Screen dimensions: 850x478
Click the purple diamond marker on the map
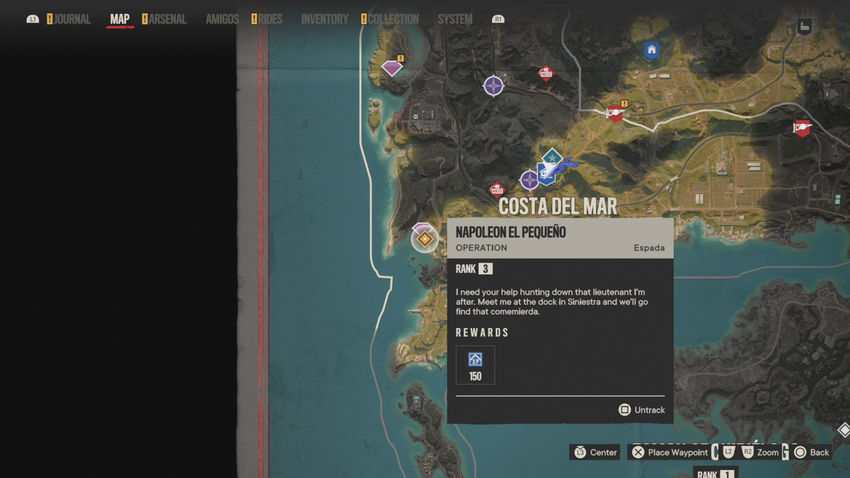392,68
